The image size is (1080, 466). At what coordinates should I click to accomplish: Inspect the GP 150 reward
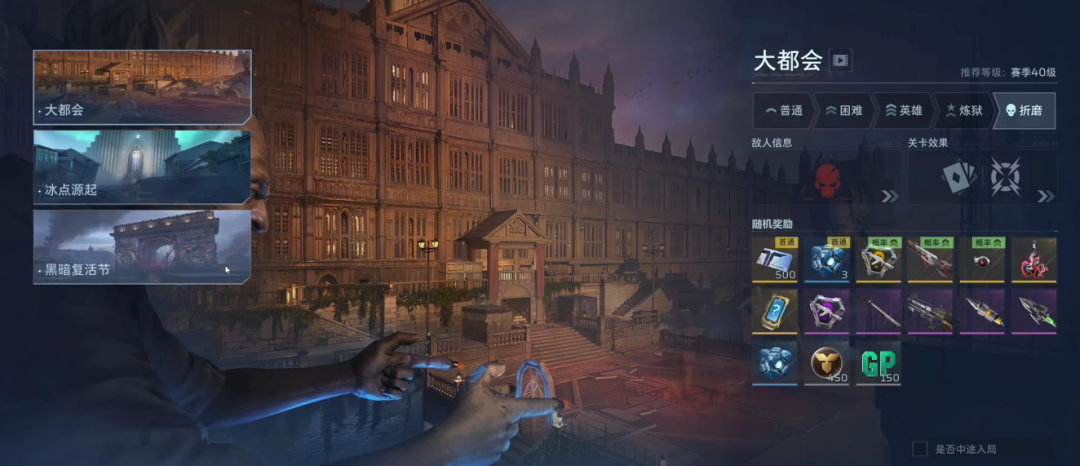click(878, 362)
